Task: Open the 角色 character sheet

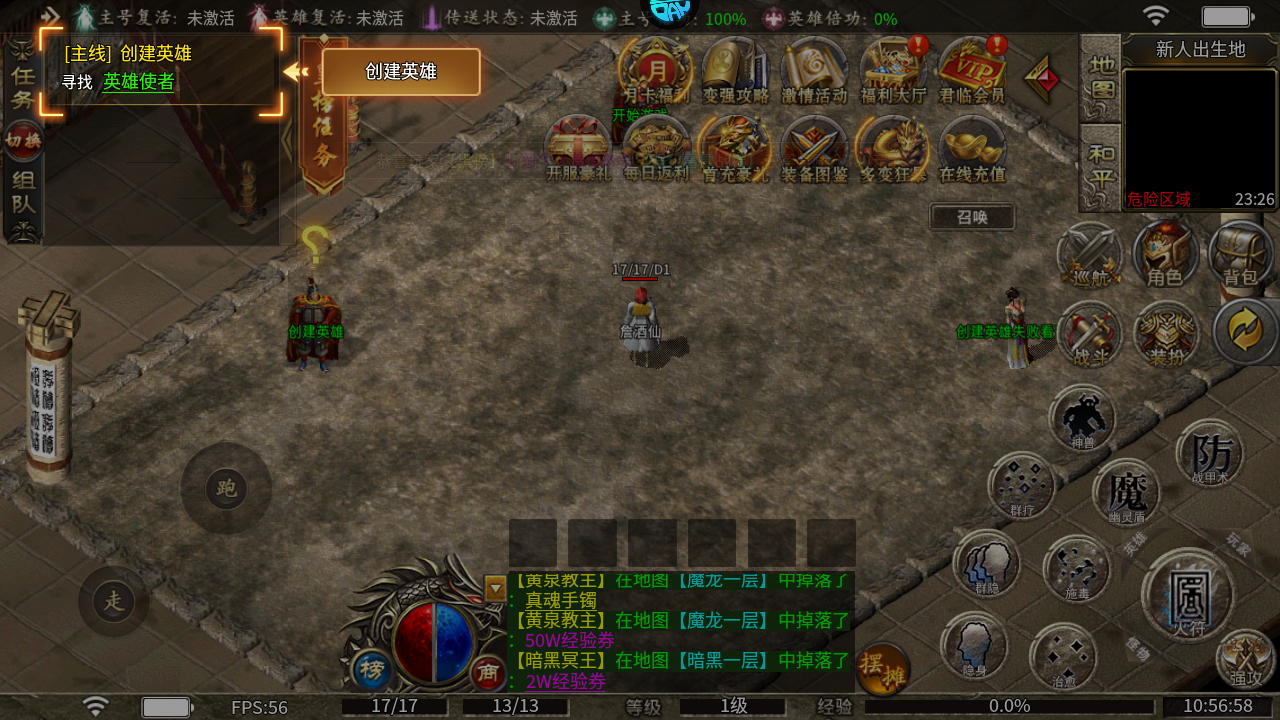Action: pos(1165,255)
